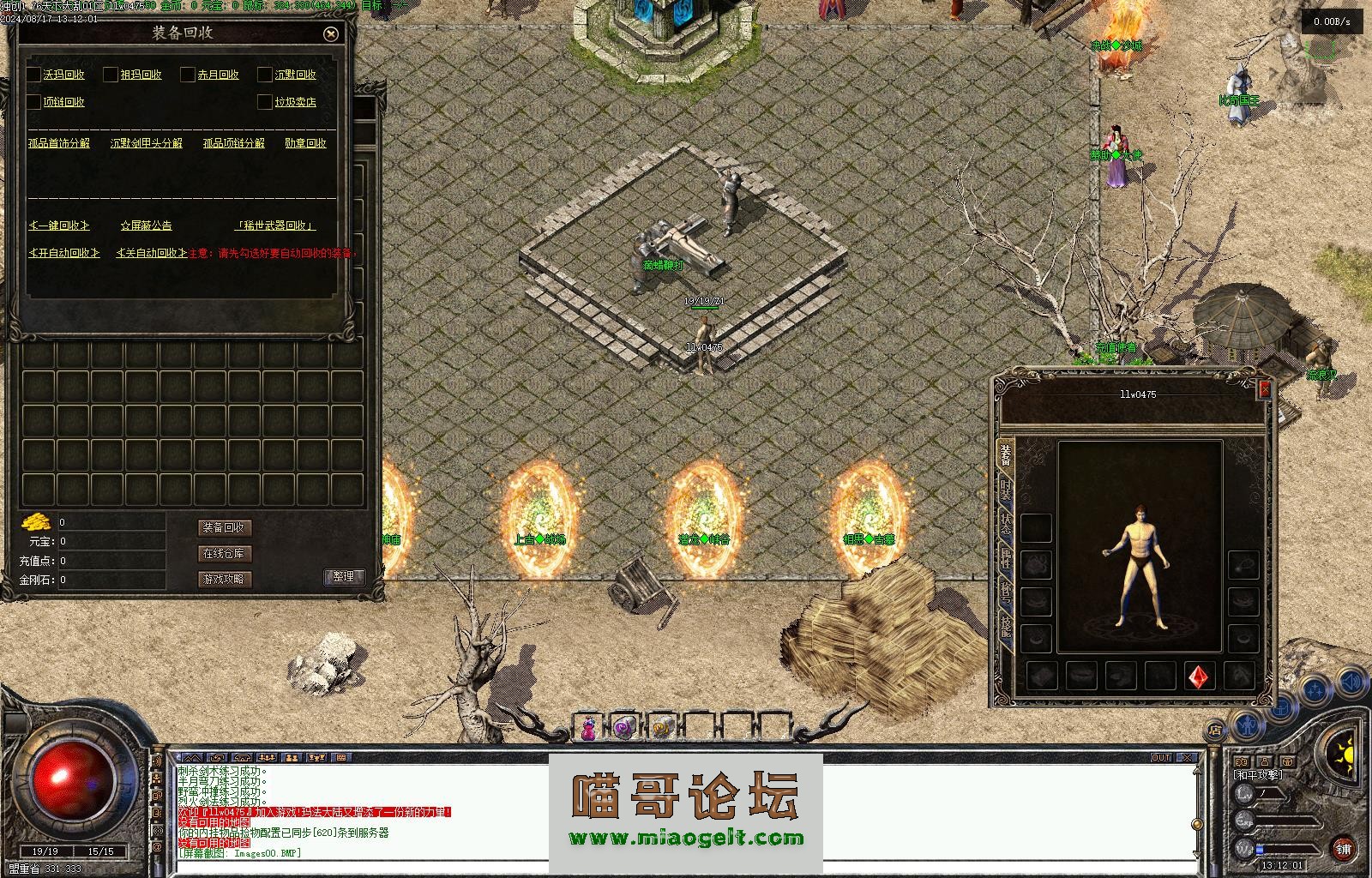Switch to the 时装 costume tab
Image resolution: width=1372 pixels, height=878 pixels.
(1005, 492)
